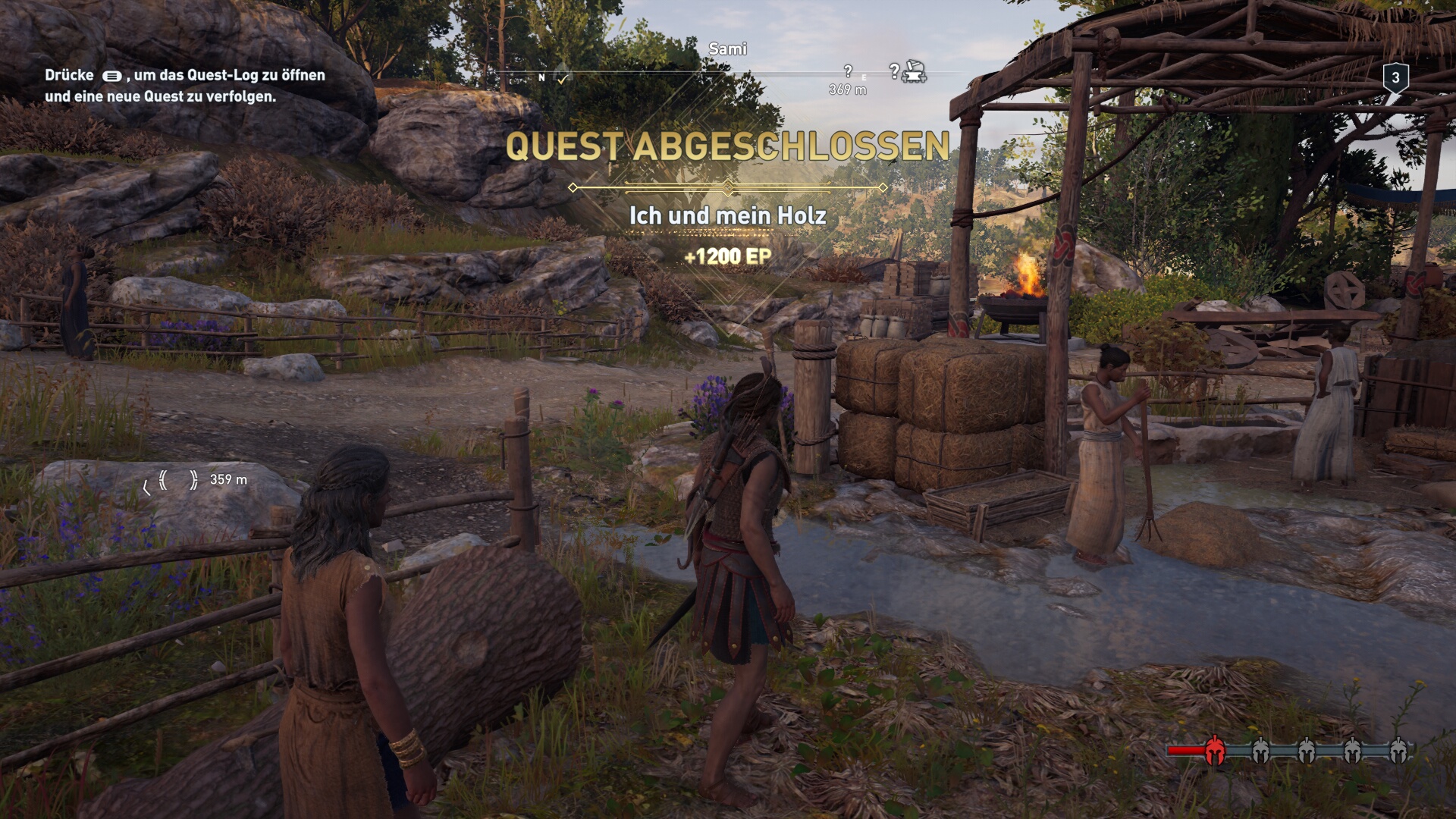Click the red Spartan helmet adrenaline segment
This screenshot has width=1456, height=819.
(x=1214, y=750)
